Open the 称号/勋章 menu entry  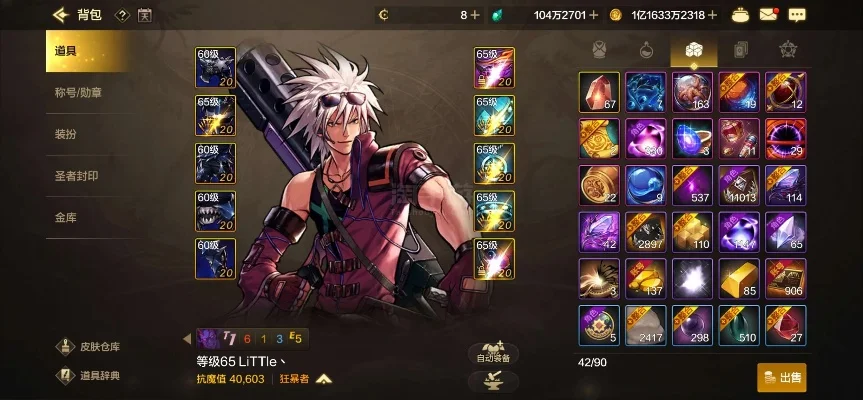(x=76, y=93)
